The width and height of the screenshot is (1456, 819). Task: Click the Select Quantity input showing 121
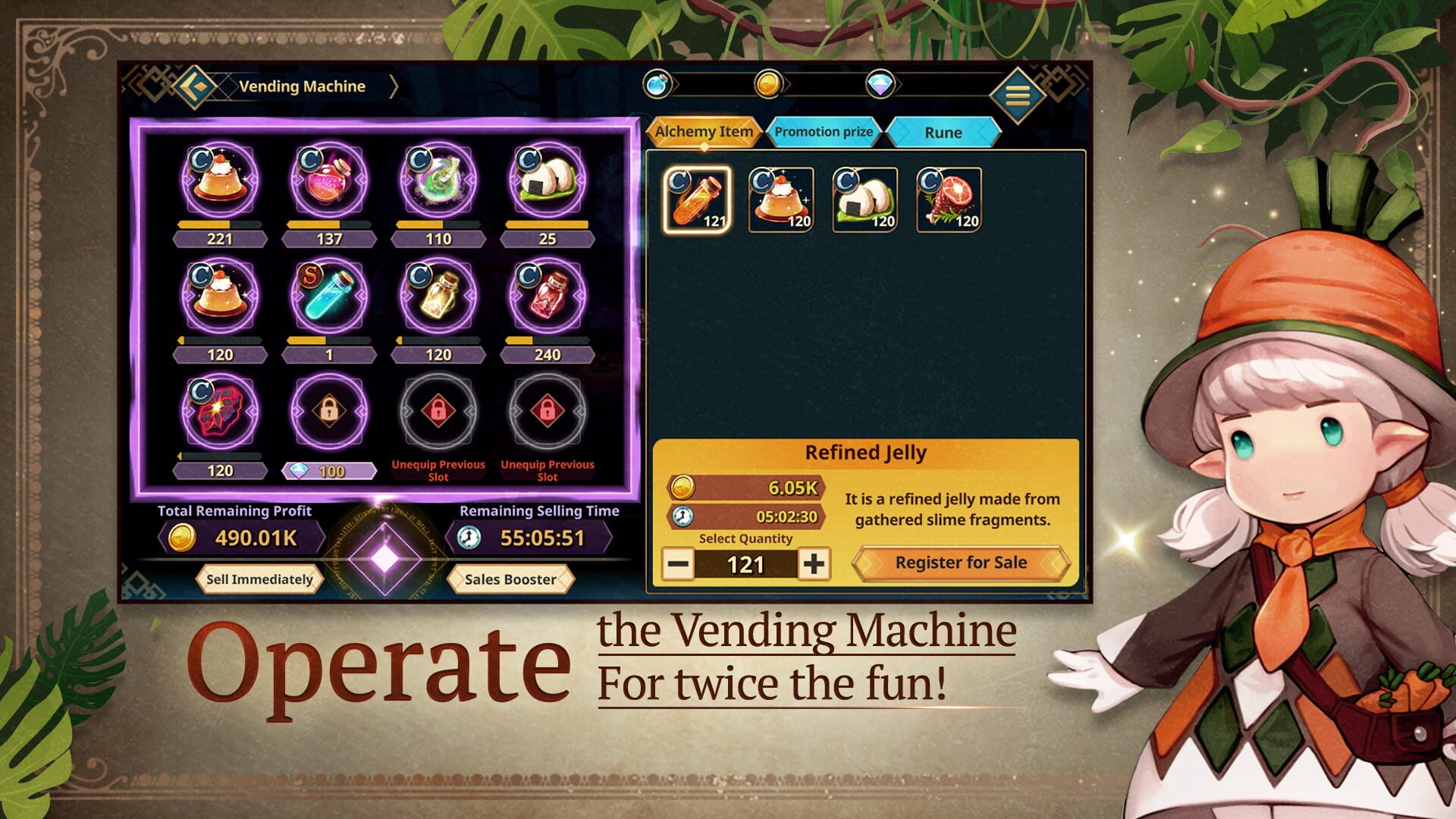click(748, 563)
